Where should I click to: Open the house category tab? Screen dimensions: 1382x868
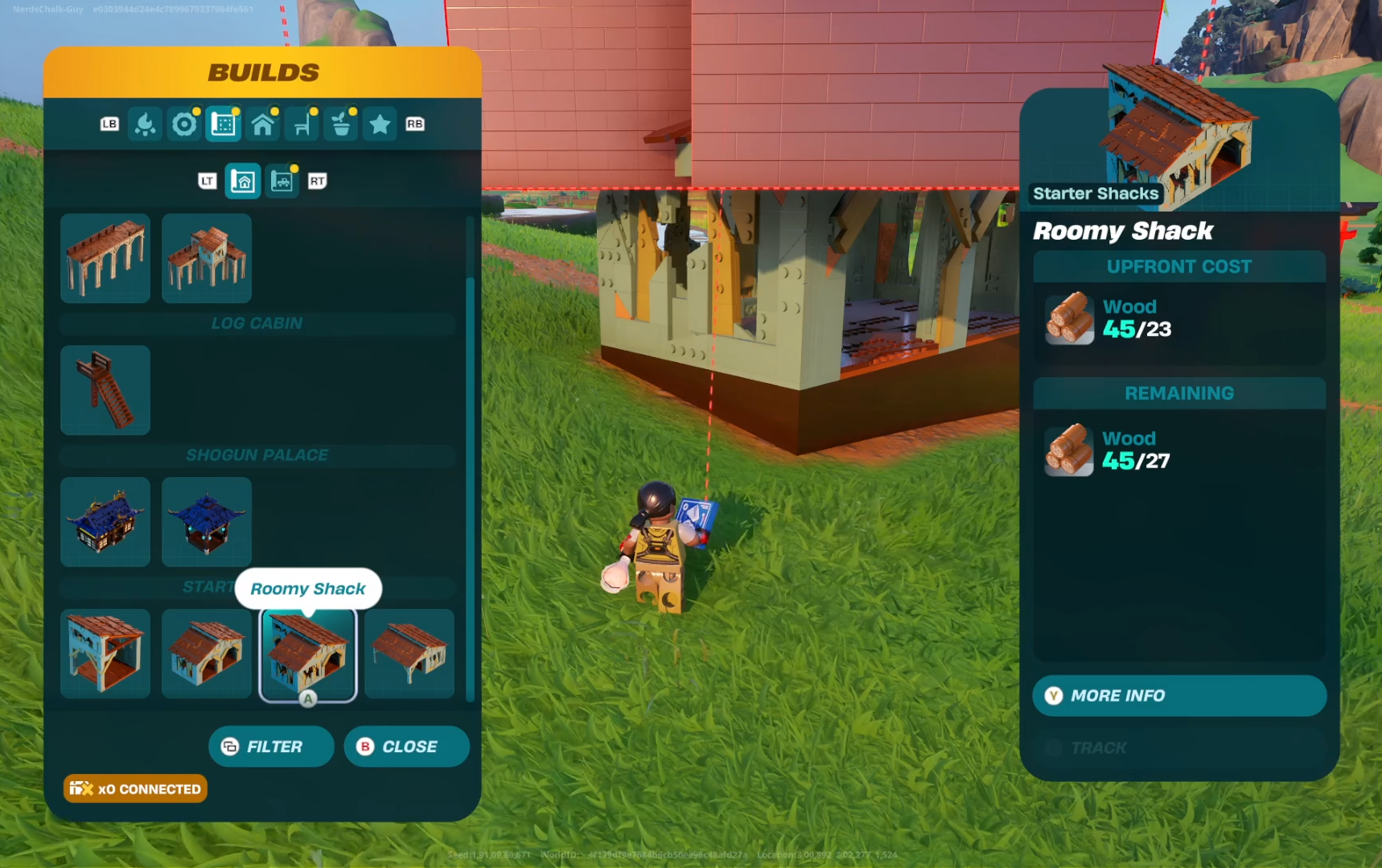(x=263, y=125)
